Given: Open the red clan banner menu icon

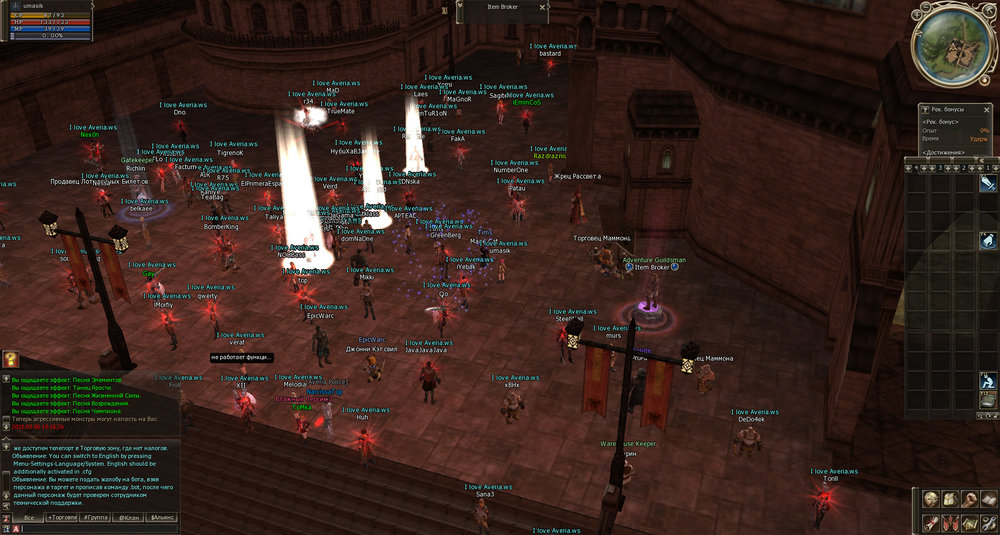Looking at the screenshot, I should [950, 522].
